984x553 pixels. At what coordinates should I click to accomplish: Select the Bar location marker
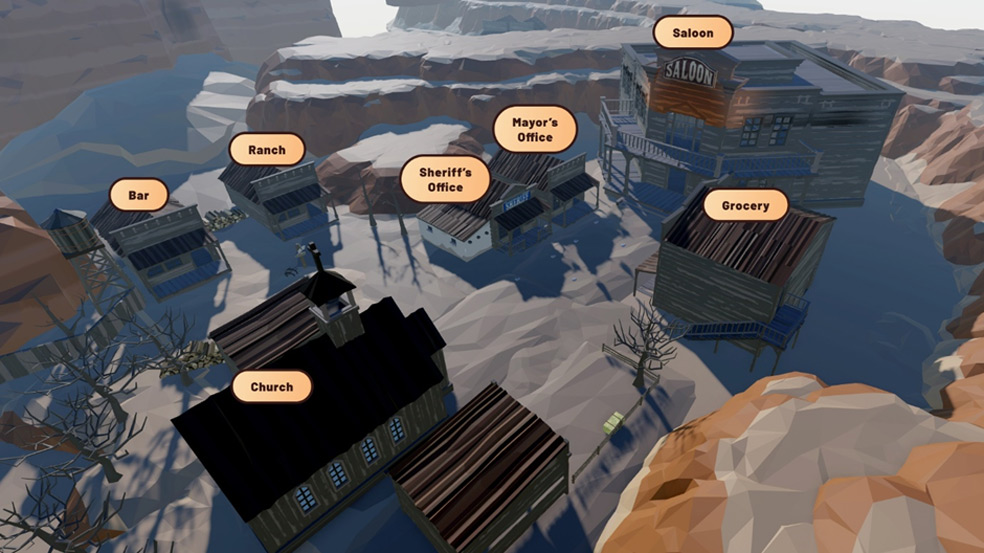(139, 196)
